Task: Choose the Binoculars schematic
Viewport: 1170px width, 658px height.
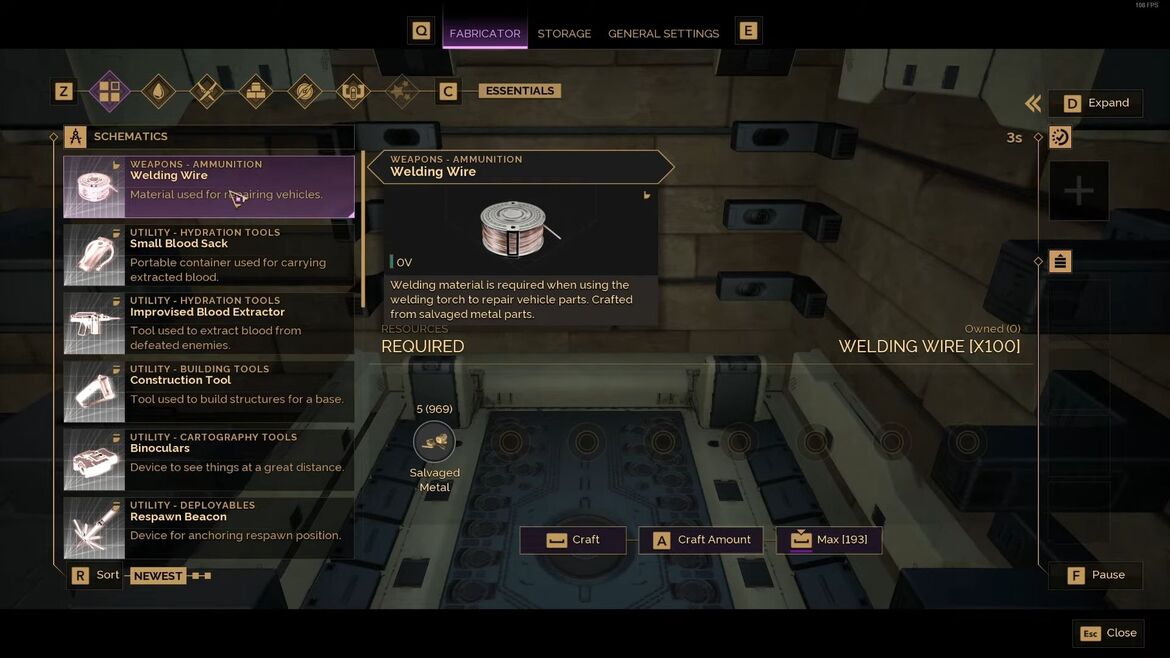Action: coord(208,459)
